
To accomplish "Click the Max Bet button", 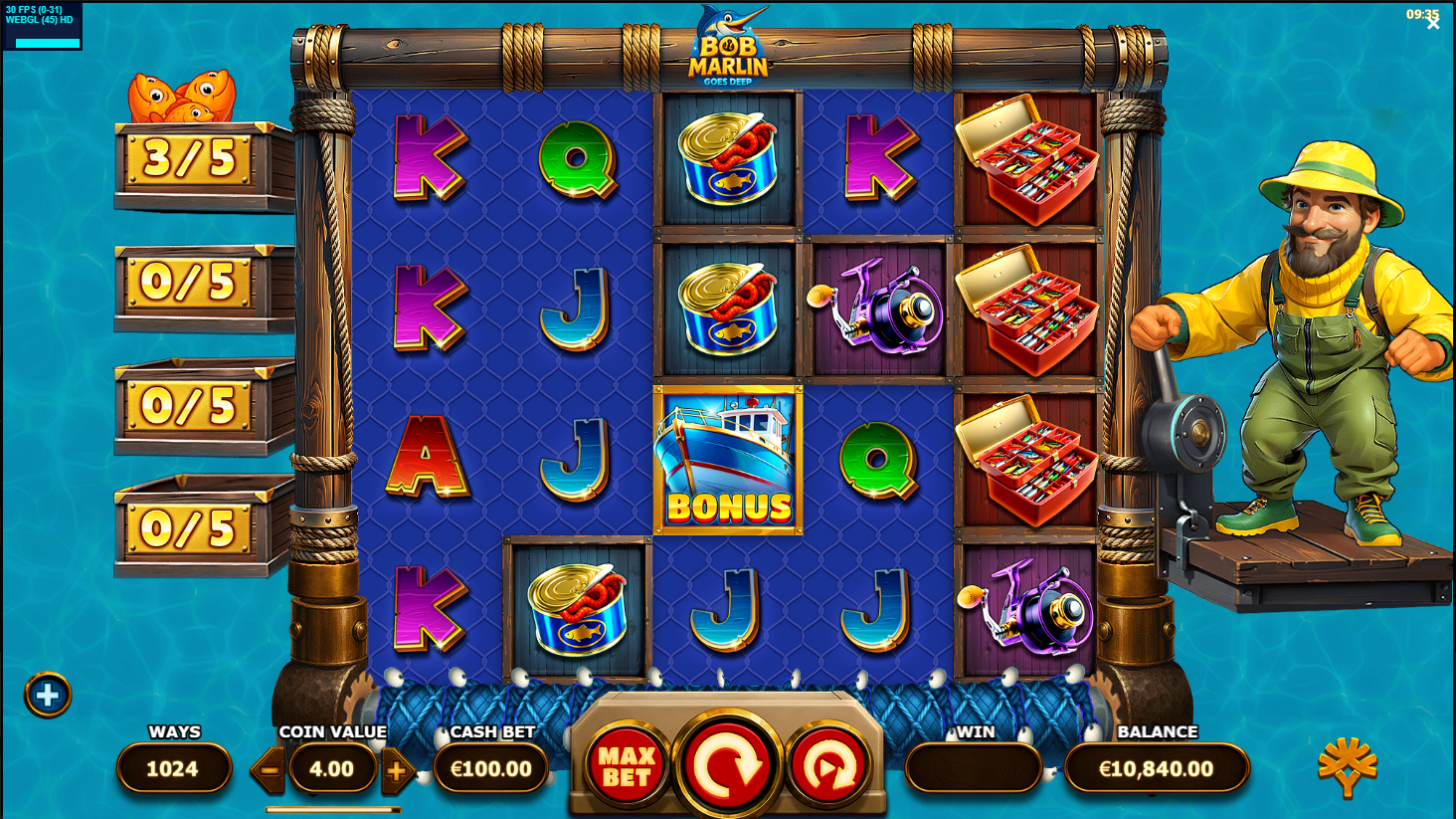I will (x=627, y=766).
